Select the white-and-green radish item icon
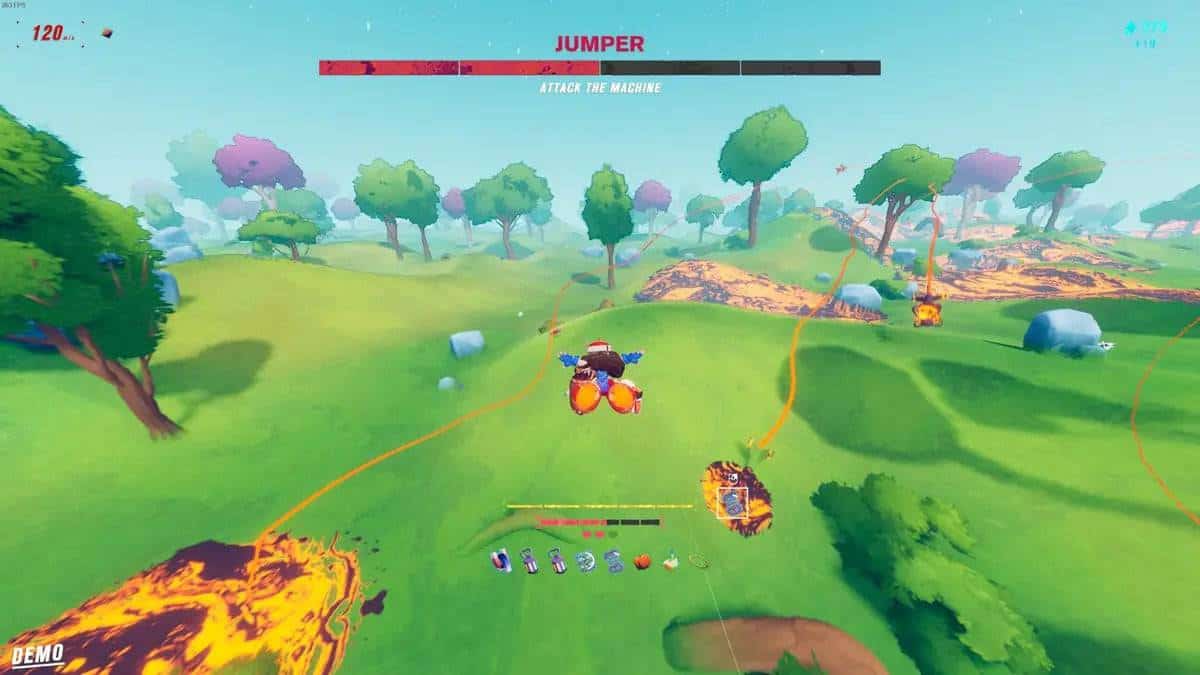 pos(670,562)
